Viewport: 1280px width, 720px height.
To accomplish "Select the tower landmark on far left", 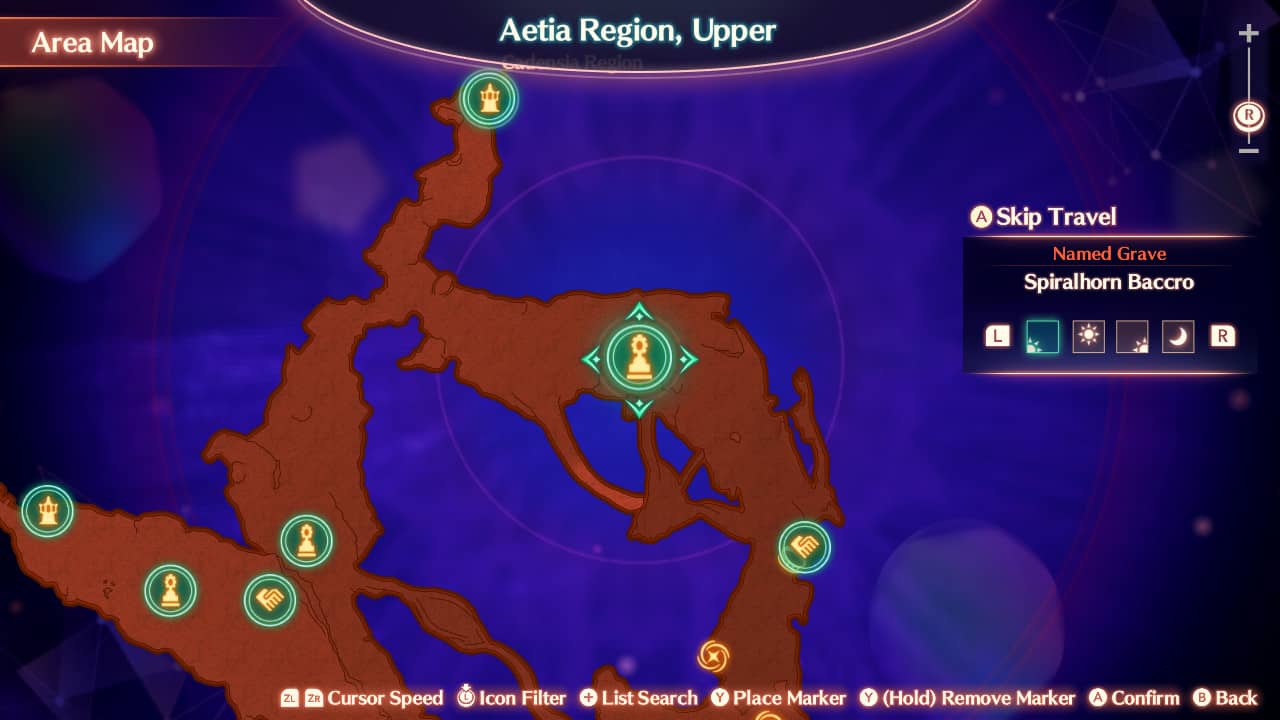I will click(x=47, y=510).
